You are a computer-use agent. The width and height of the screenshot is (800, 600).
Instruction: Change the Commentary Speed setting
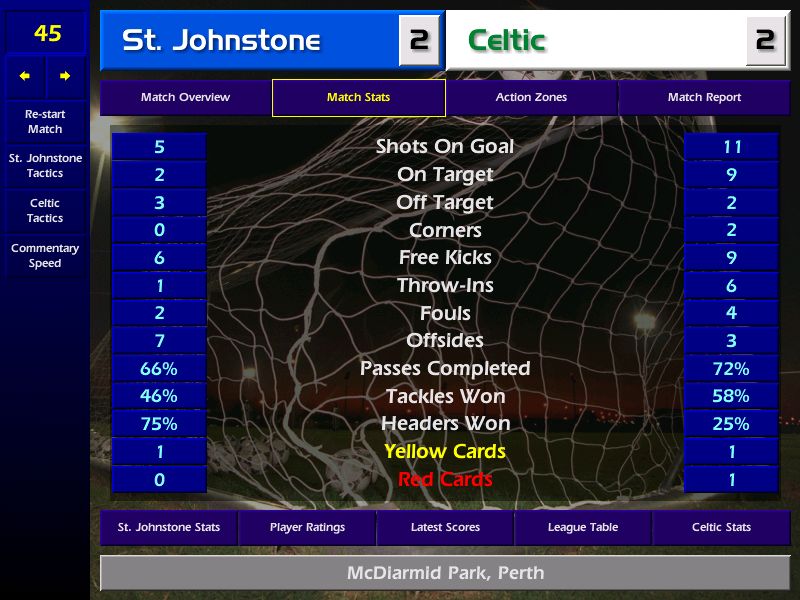point(45,256)
